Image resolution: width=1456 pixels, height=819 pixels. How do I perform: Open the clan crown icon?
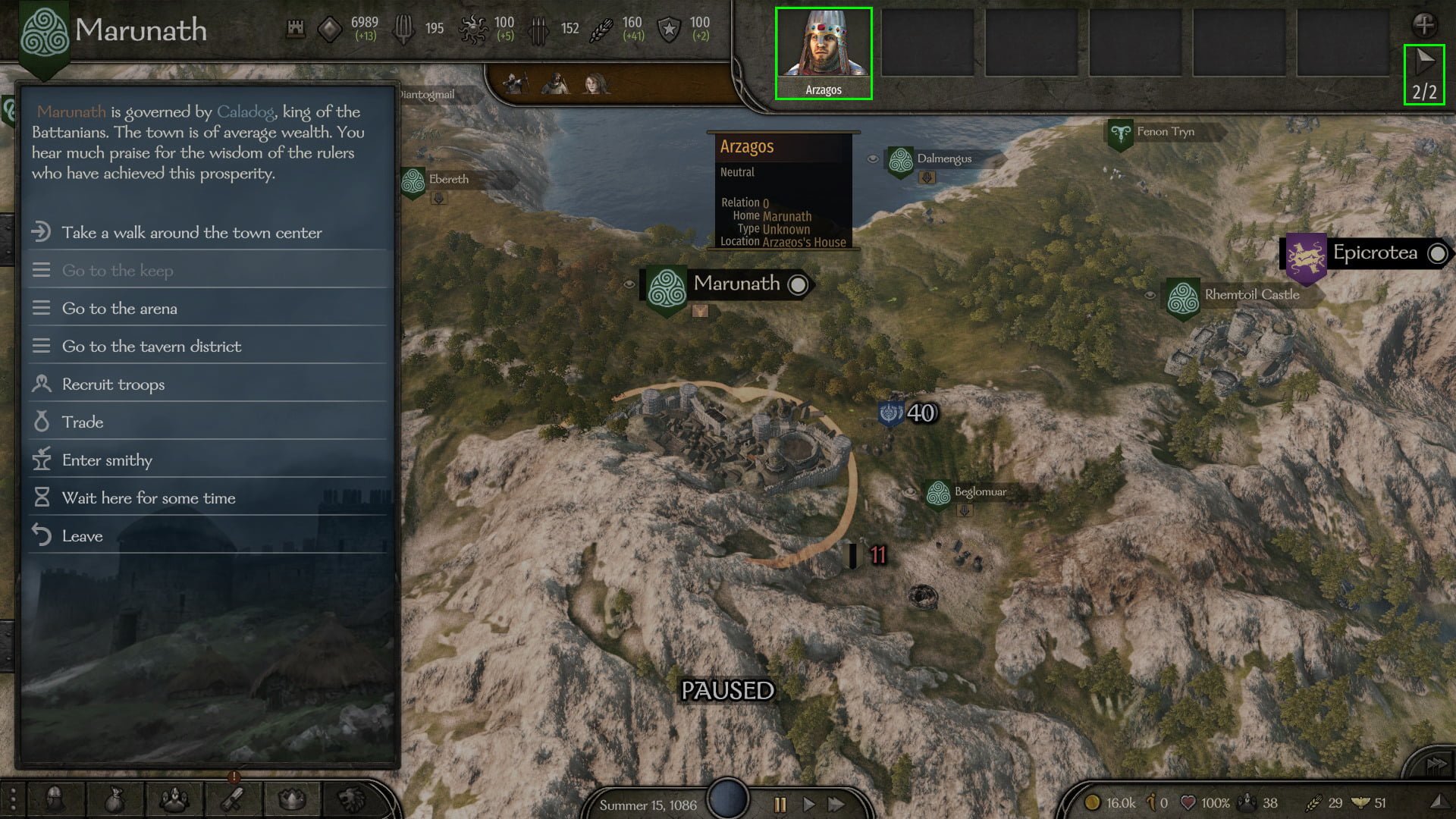[292, 800]
